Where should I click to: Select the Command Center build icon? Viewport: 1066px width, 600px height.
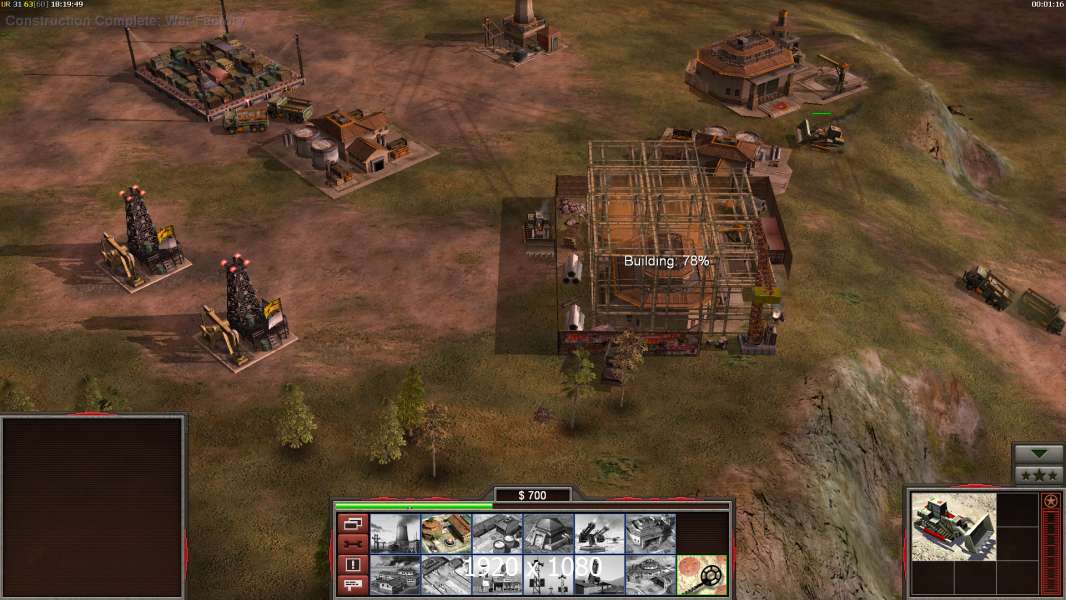click(x=650, y=575)
